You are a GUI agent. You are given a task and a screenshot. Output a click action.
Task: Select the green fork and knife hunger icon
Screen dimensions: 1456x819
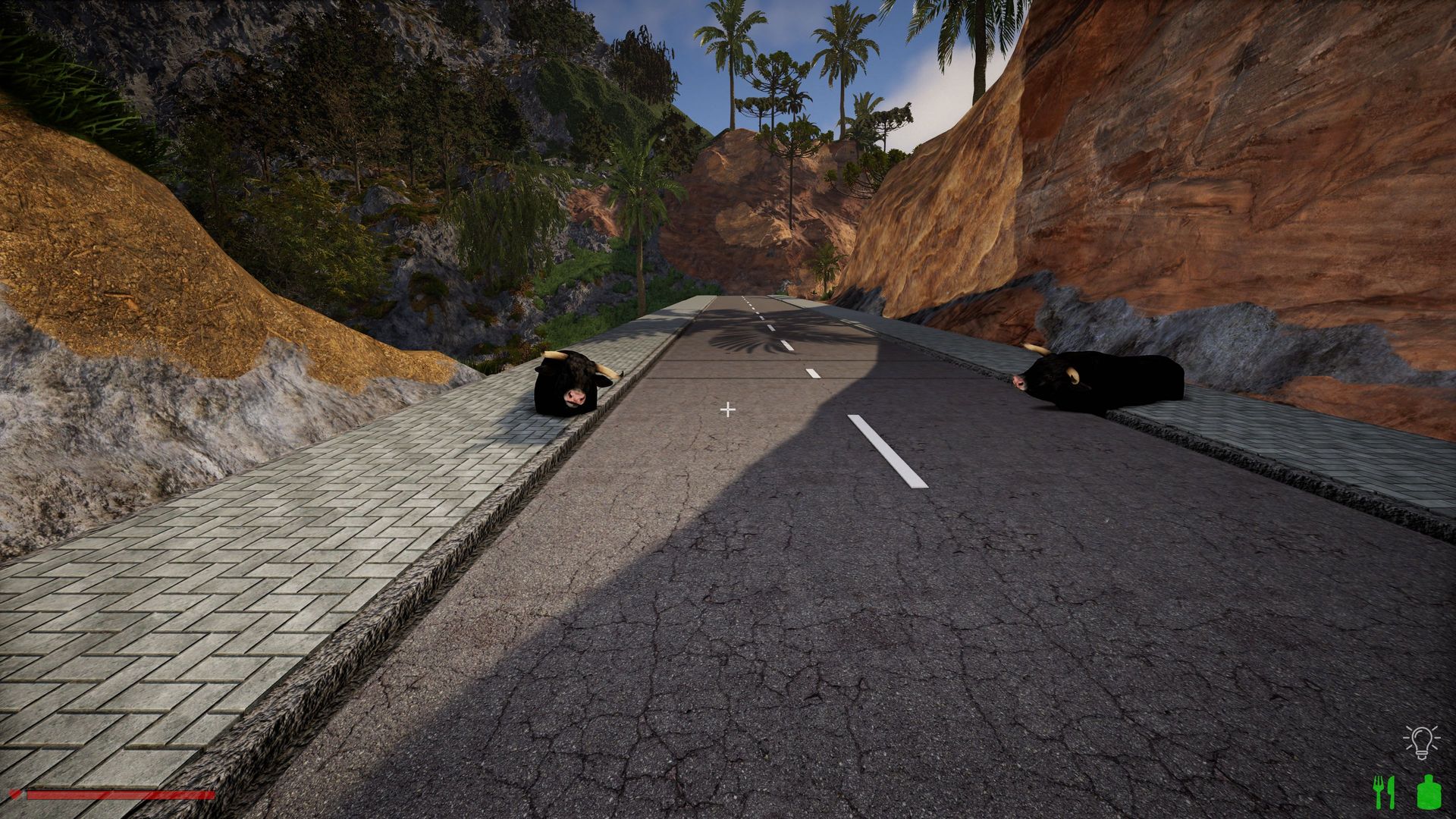click(1385, 792)
